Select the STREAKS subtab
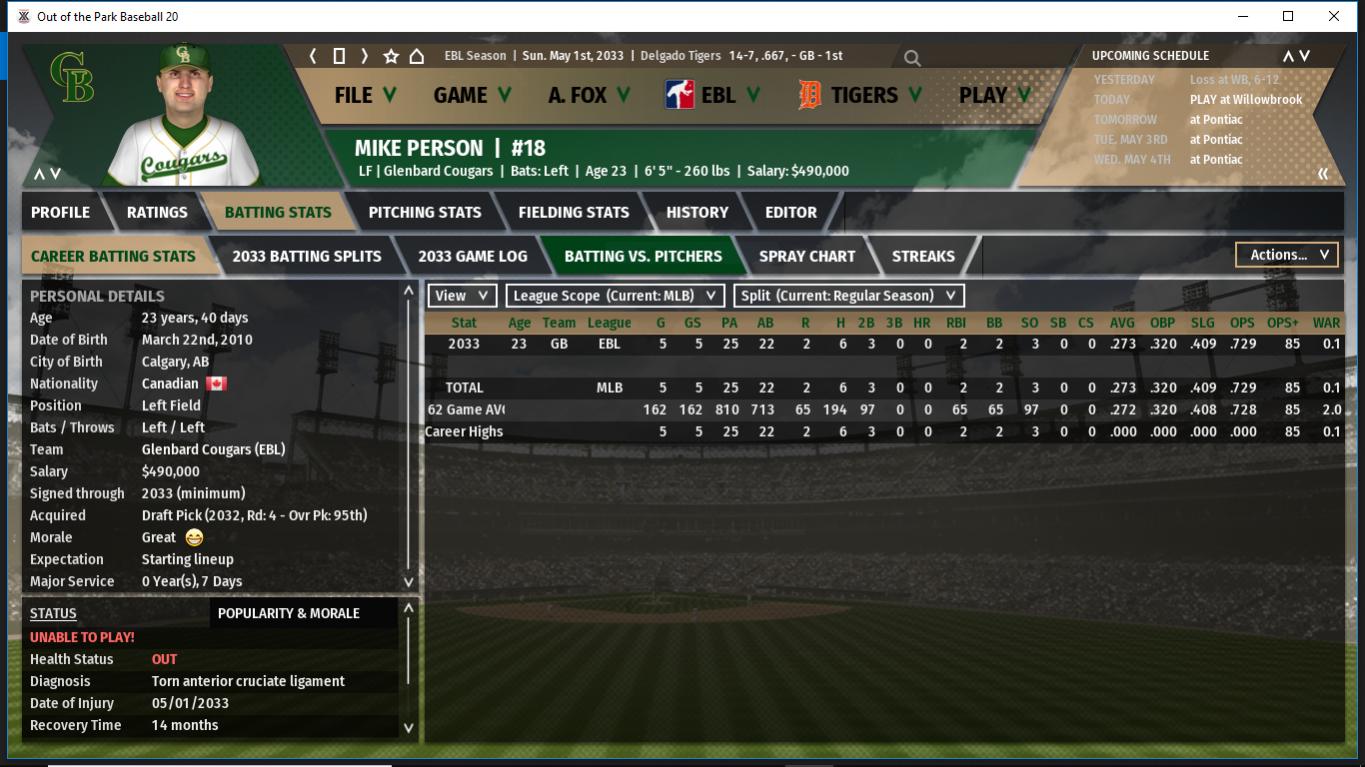The height and width of the screenshot is (767, 1365). [922, 256]
